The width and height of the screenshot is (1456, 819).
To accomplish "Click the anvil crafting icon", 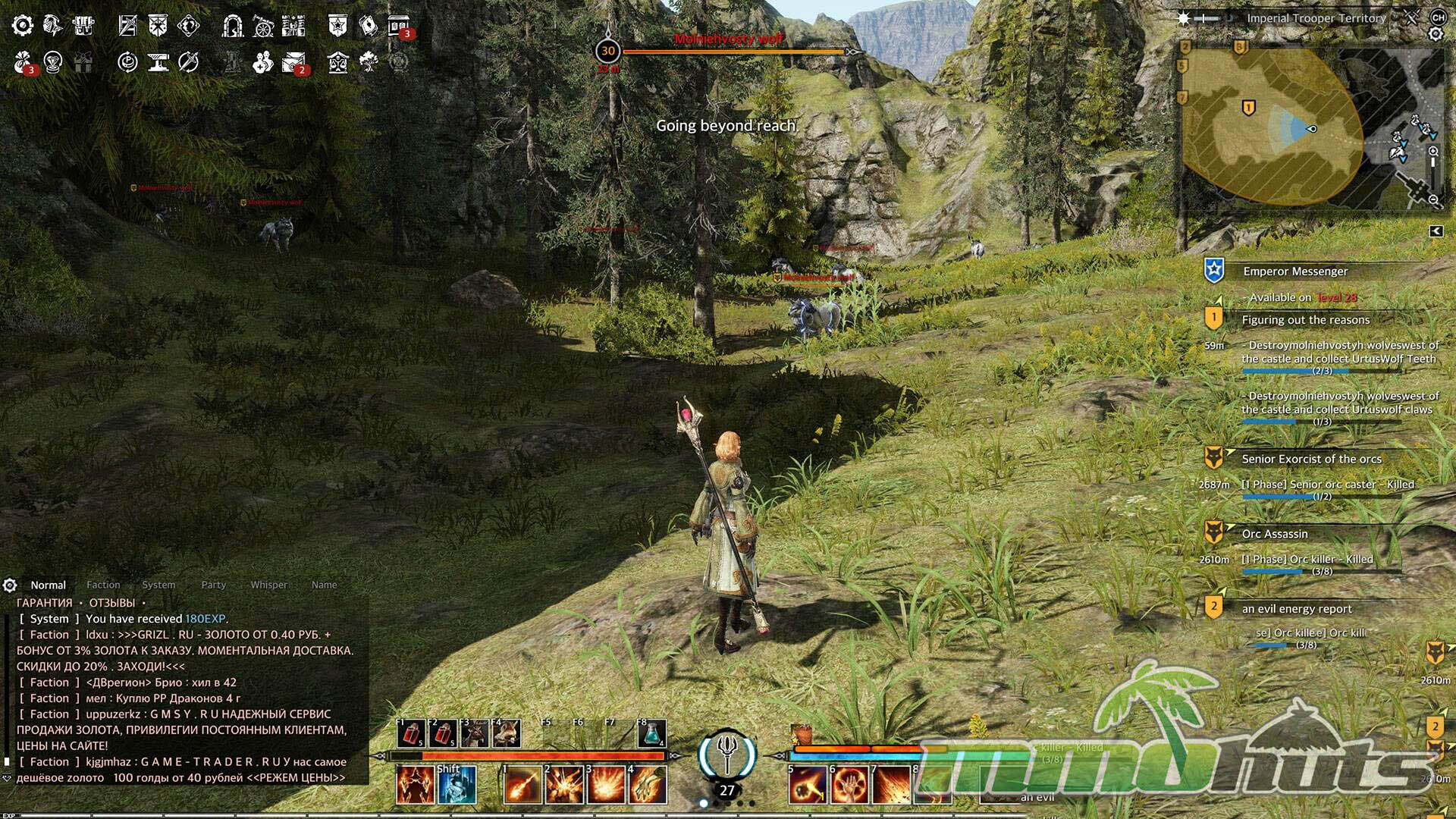I will click(158, 62).
